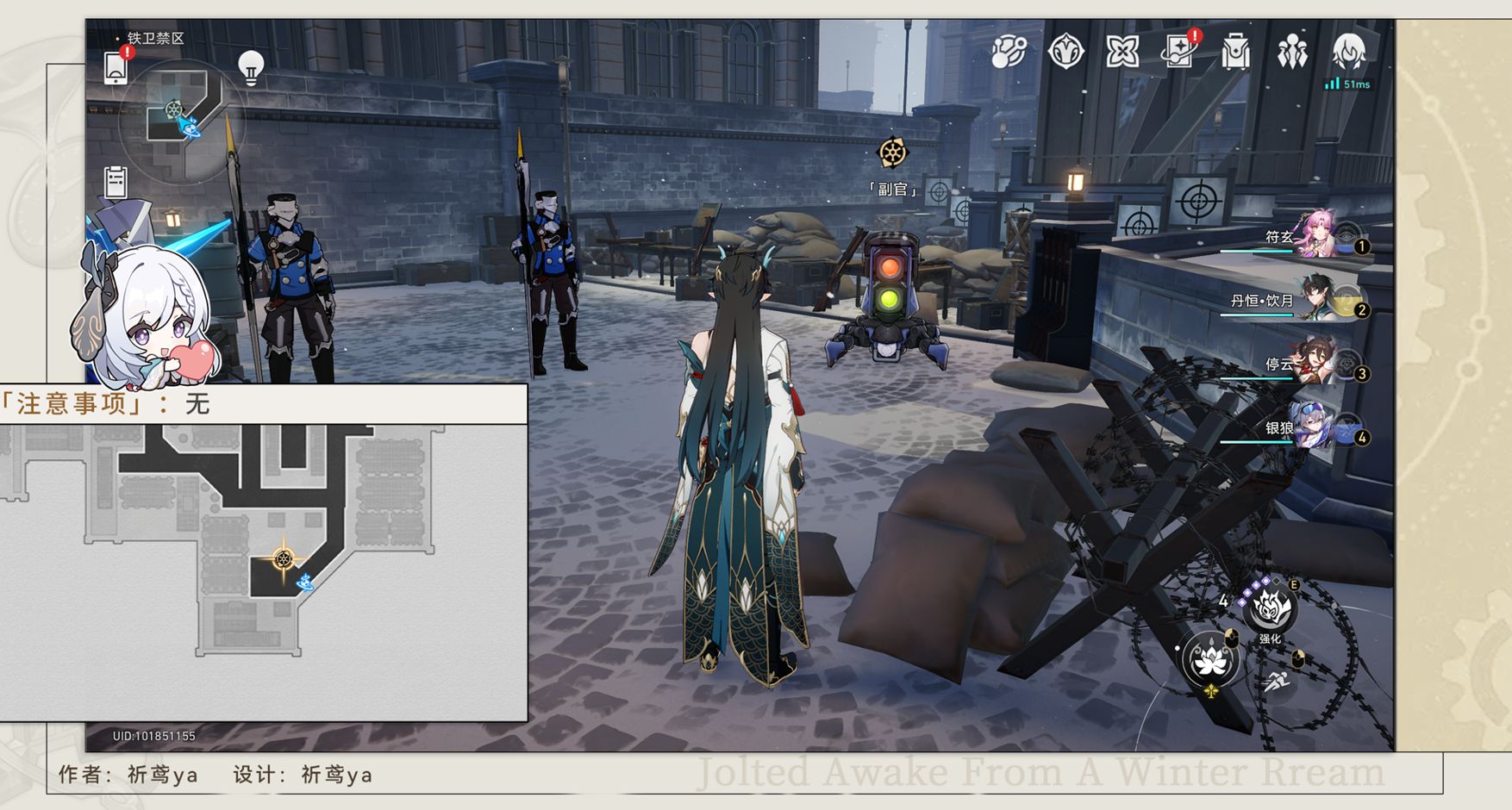This screenshot has height=810, width=1512.
Task: Open the character portrait icon
Action: (1349, 52)
